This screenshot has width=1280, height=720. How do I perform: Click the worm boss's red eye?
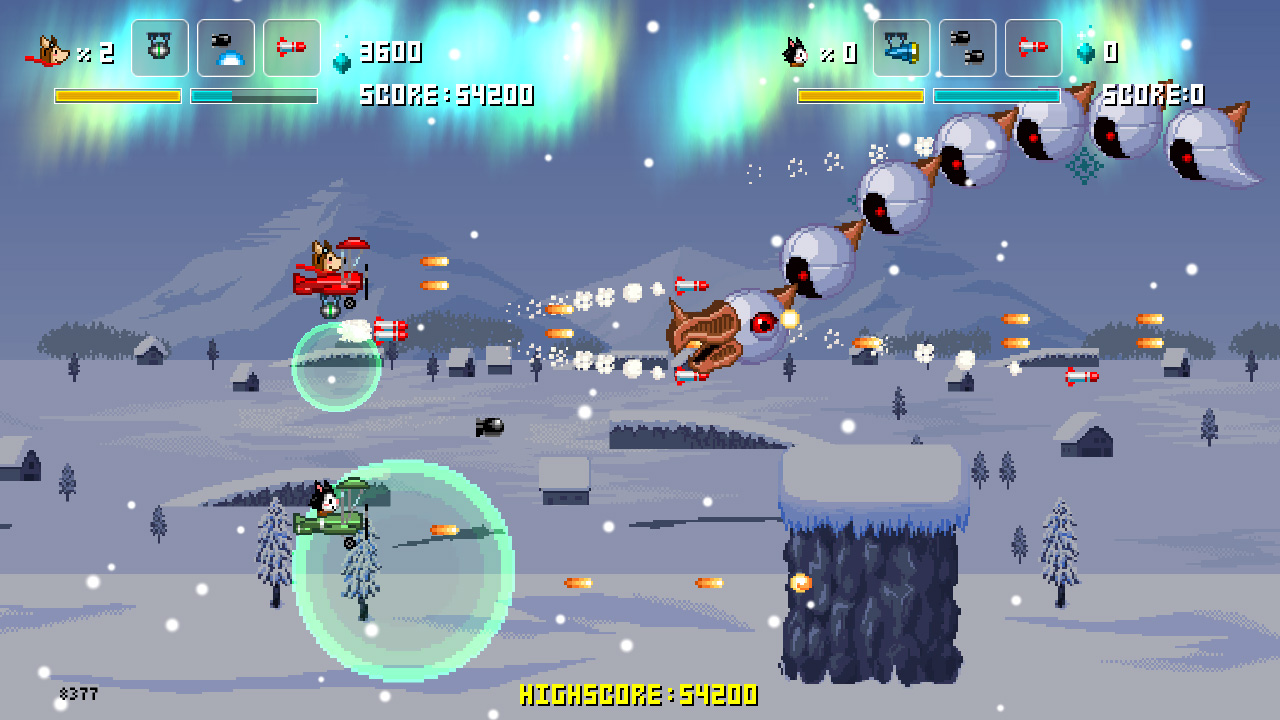[x=764, y=320]
